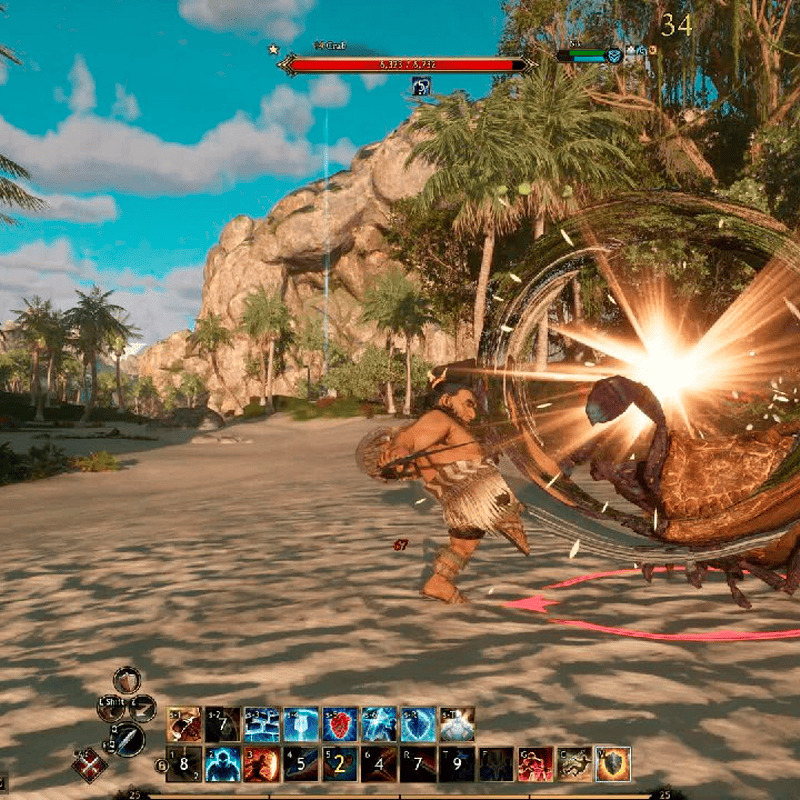Use the red warrior skill on G
800x800 pixels.
(x=535, y=764)
